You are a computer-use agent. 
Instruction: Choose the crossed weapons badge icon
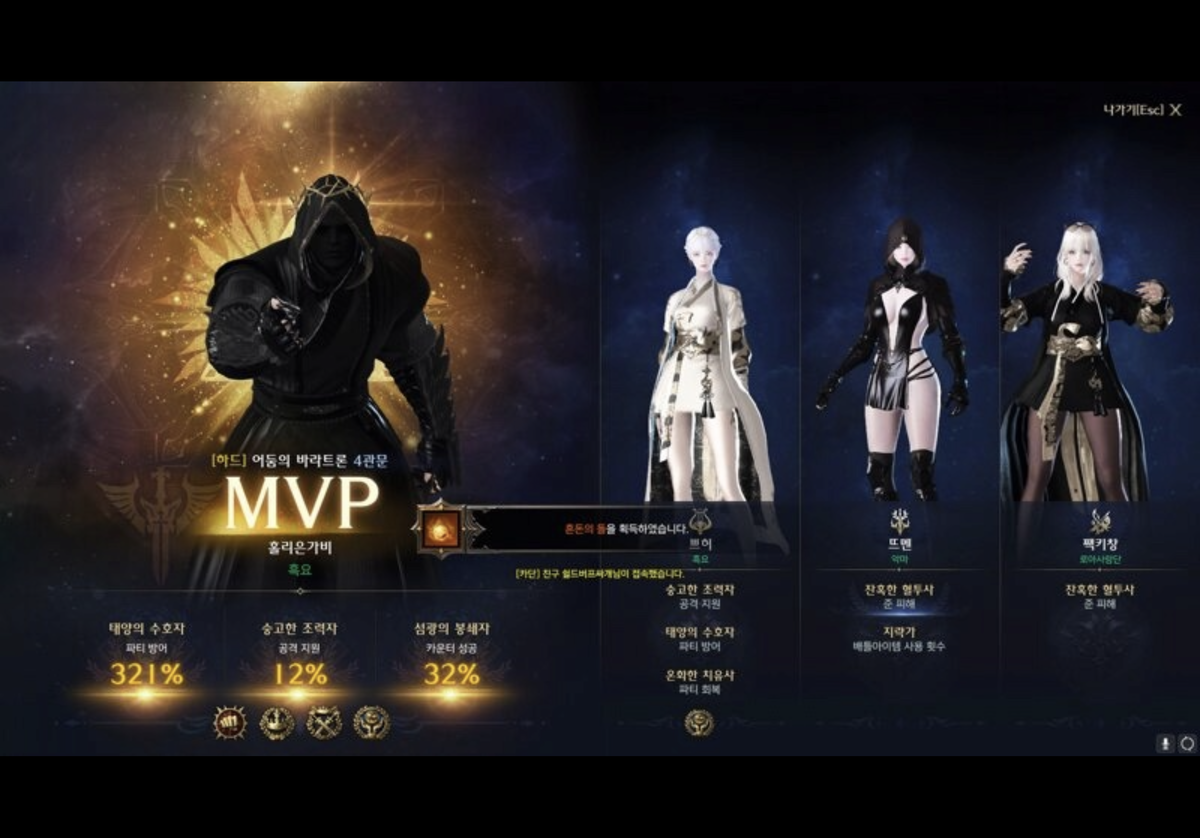point(324,721)
